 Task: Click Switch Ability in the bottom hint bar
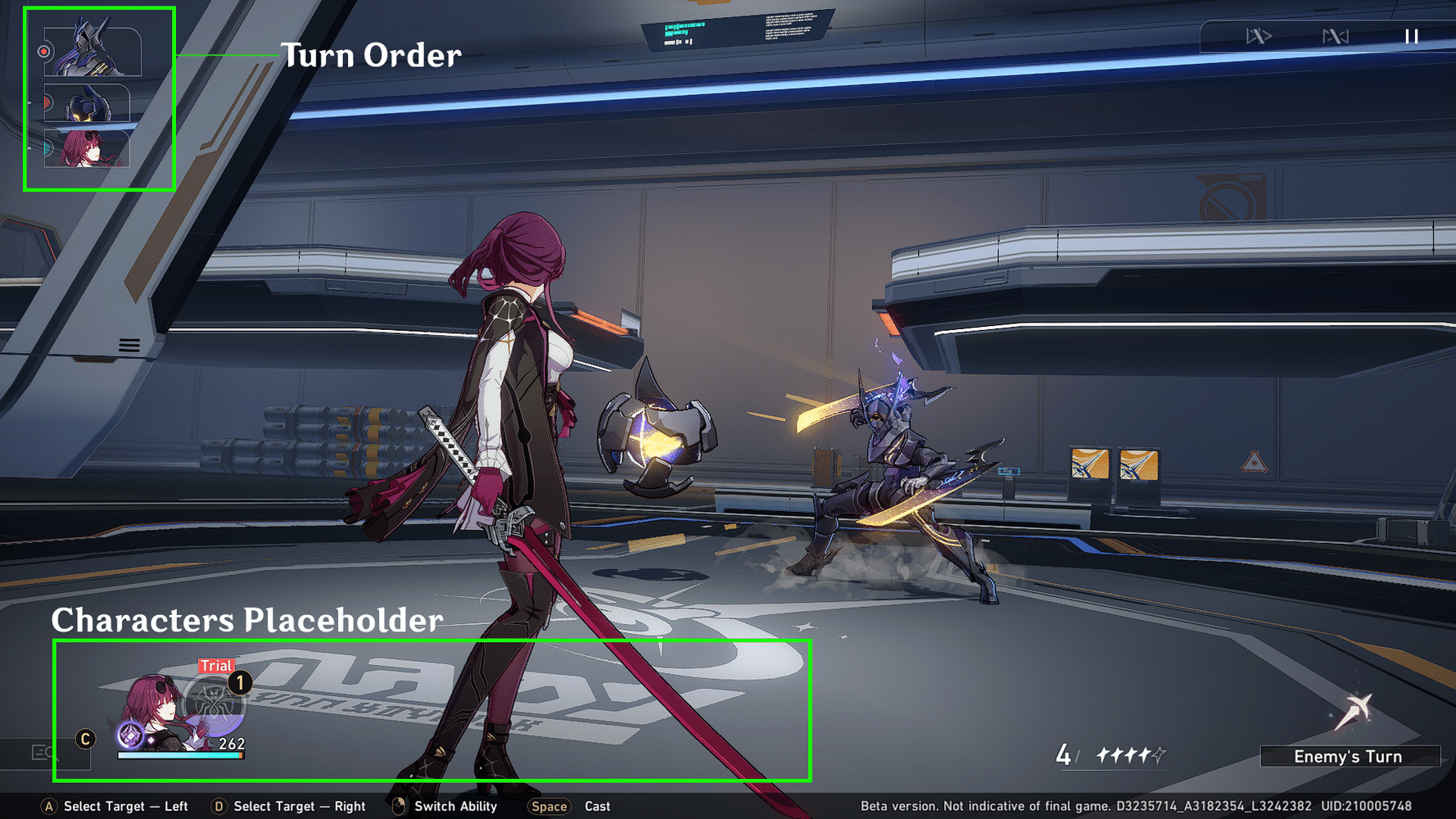[x=454, y=806]
